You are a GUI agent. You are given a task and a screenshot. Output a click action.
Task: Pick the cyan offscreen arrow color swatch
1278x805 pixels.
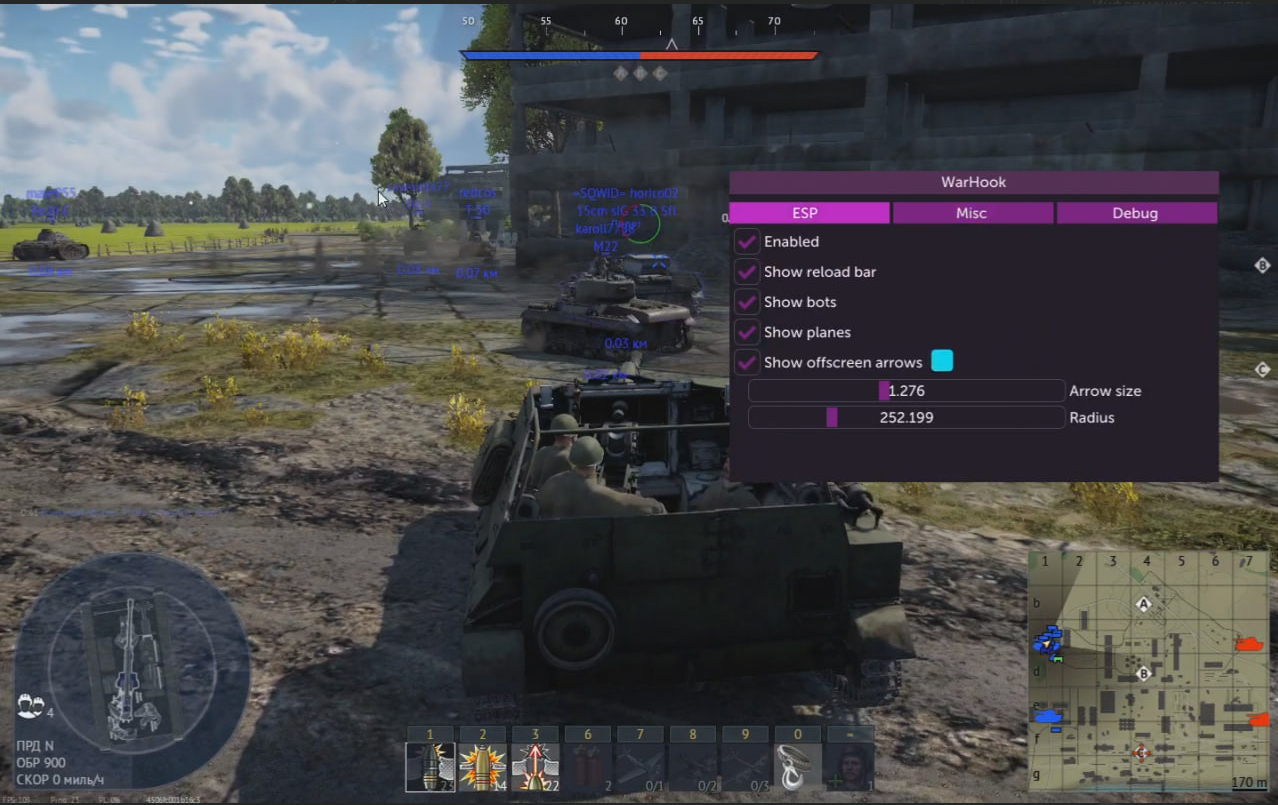click(942, 361)
